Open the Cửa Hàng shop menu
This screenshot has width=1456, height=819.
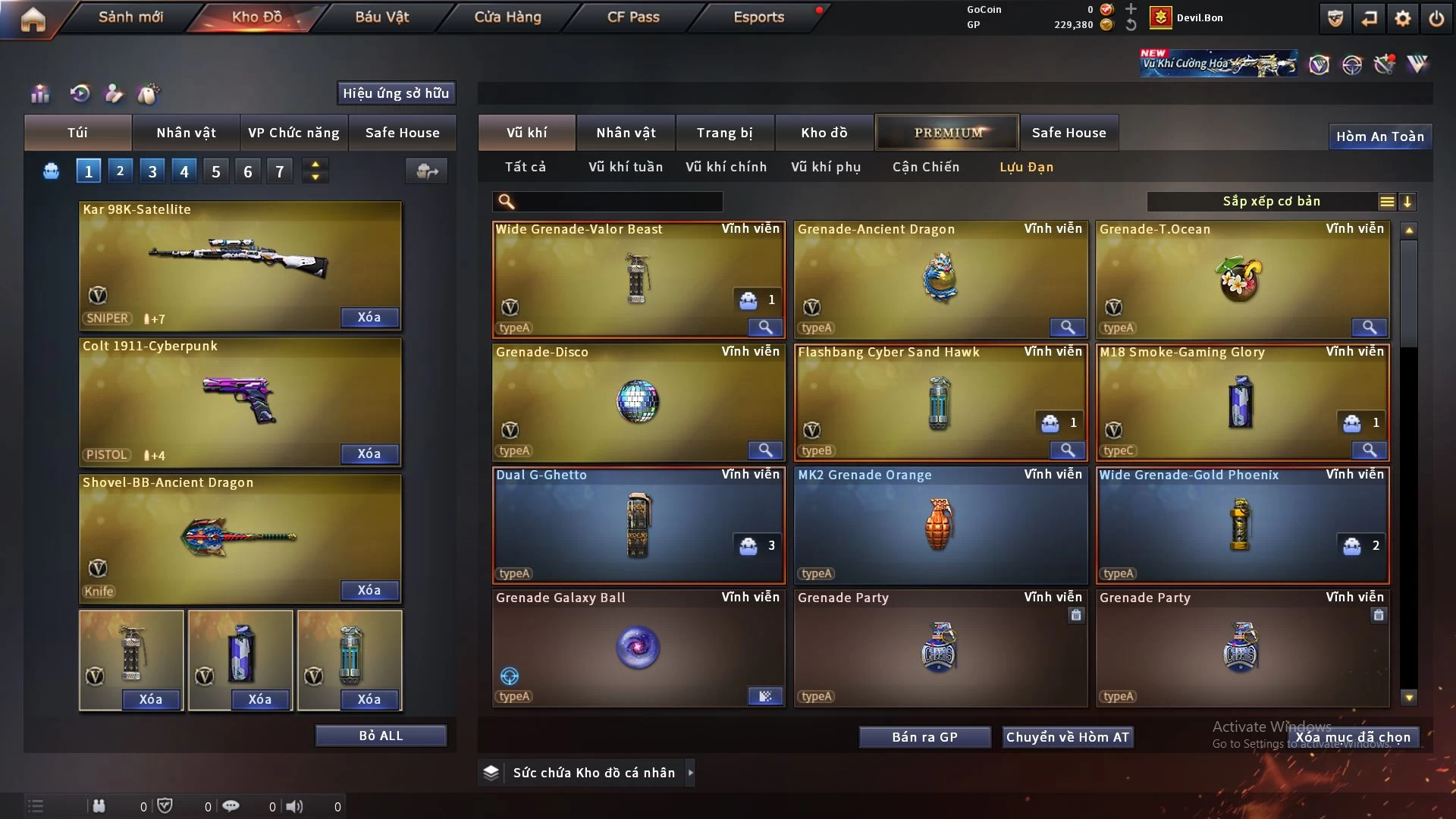coord(507,17)
